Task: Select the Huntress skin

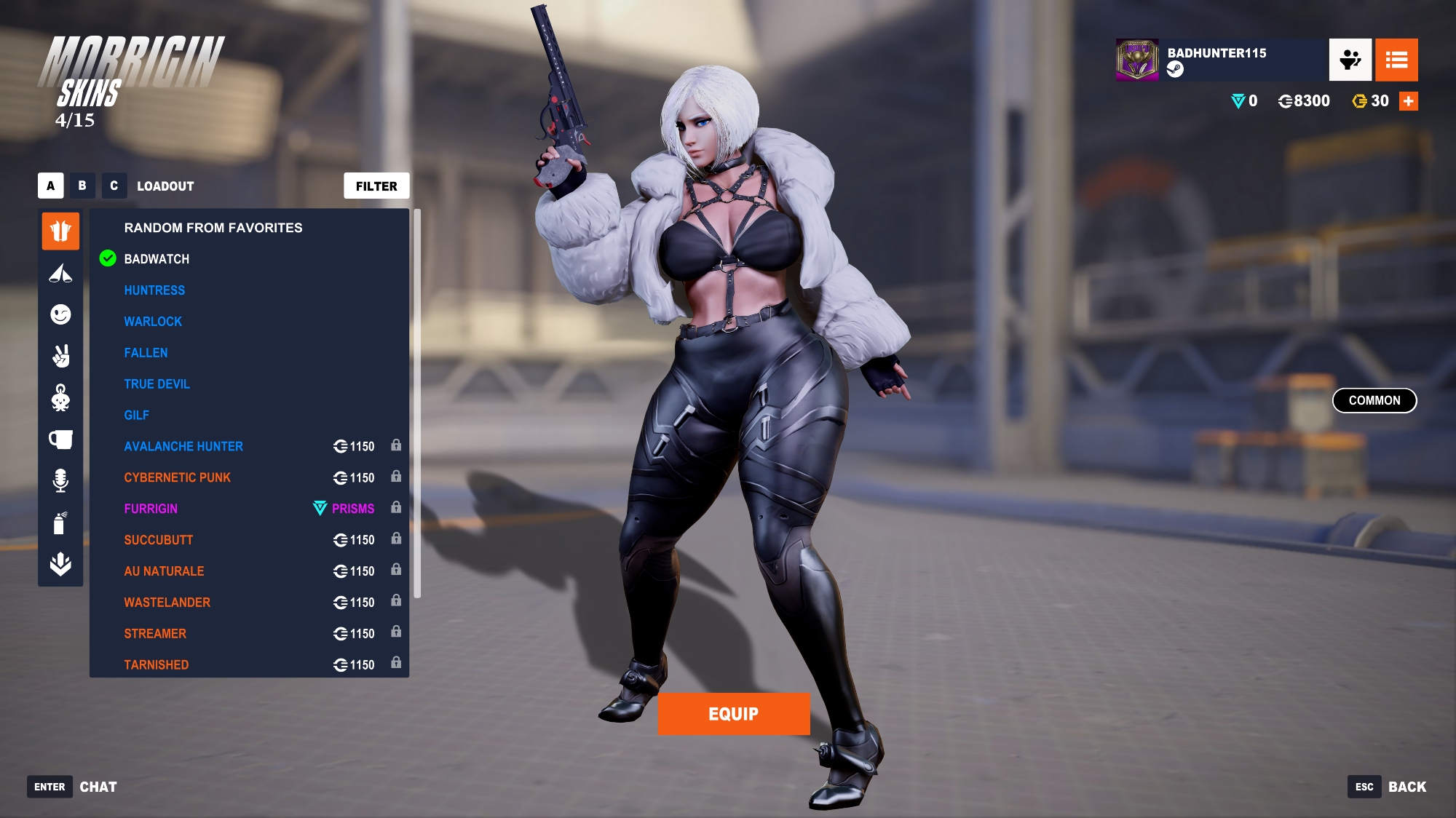Action: (x=154, y=290)
